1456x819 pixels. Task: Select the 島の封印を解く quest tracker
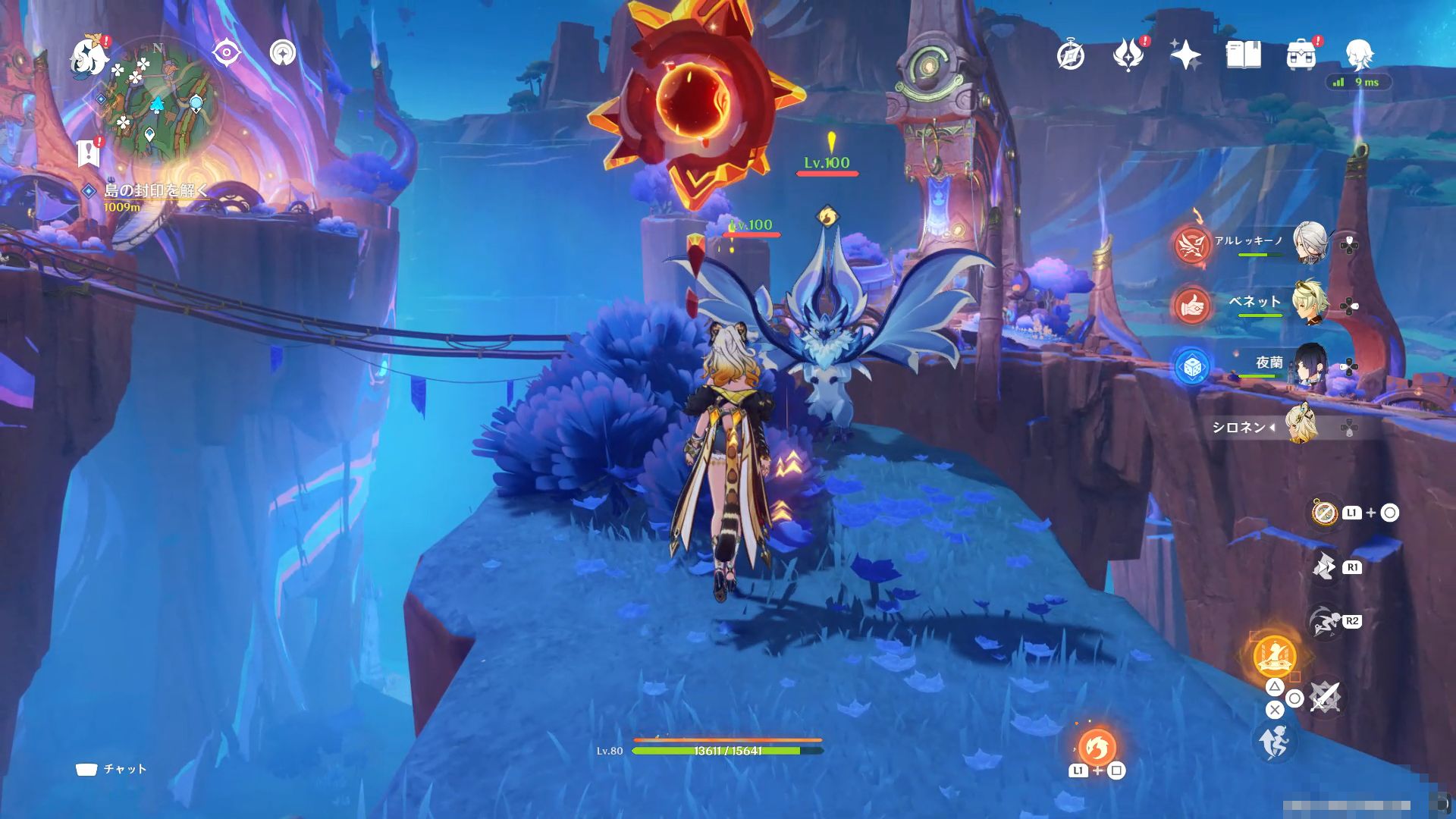pos(155,190)
